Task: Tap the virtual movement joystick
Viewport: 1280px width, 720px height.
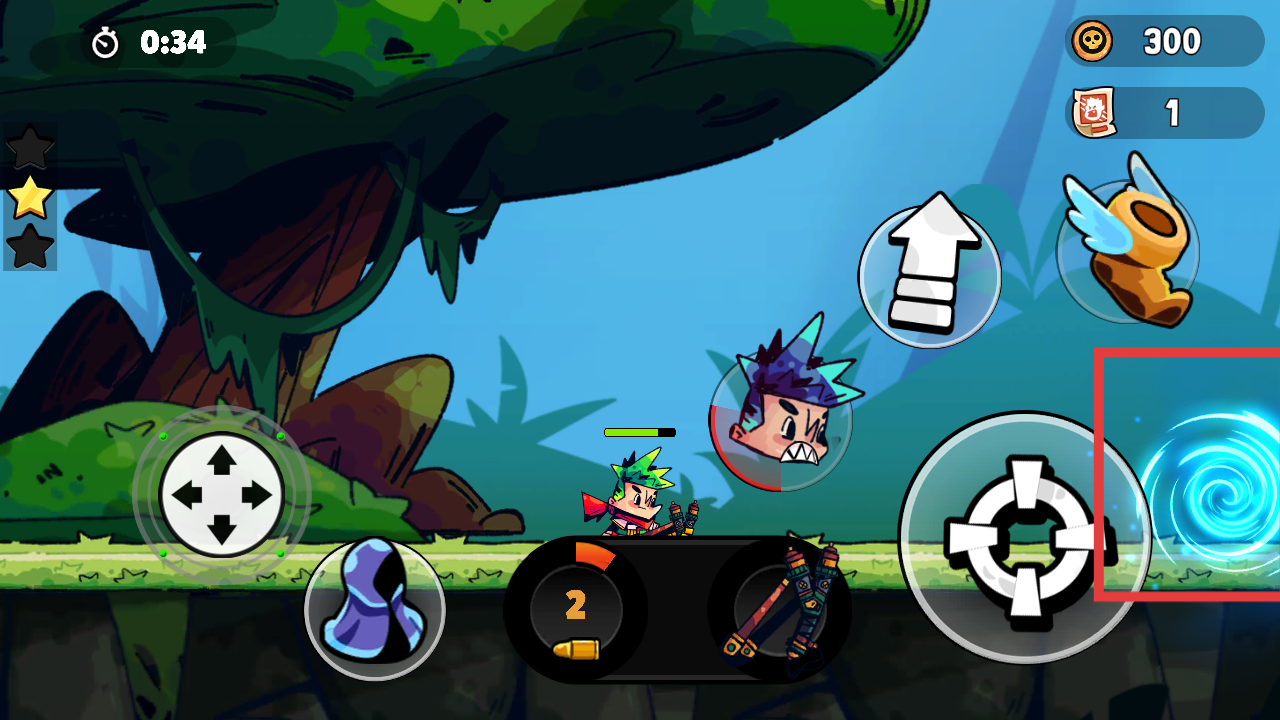Action: [x=221, y=494]
